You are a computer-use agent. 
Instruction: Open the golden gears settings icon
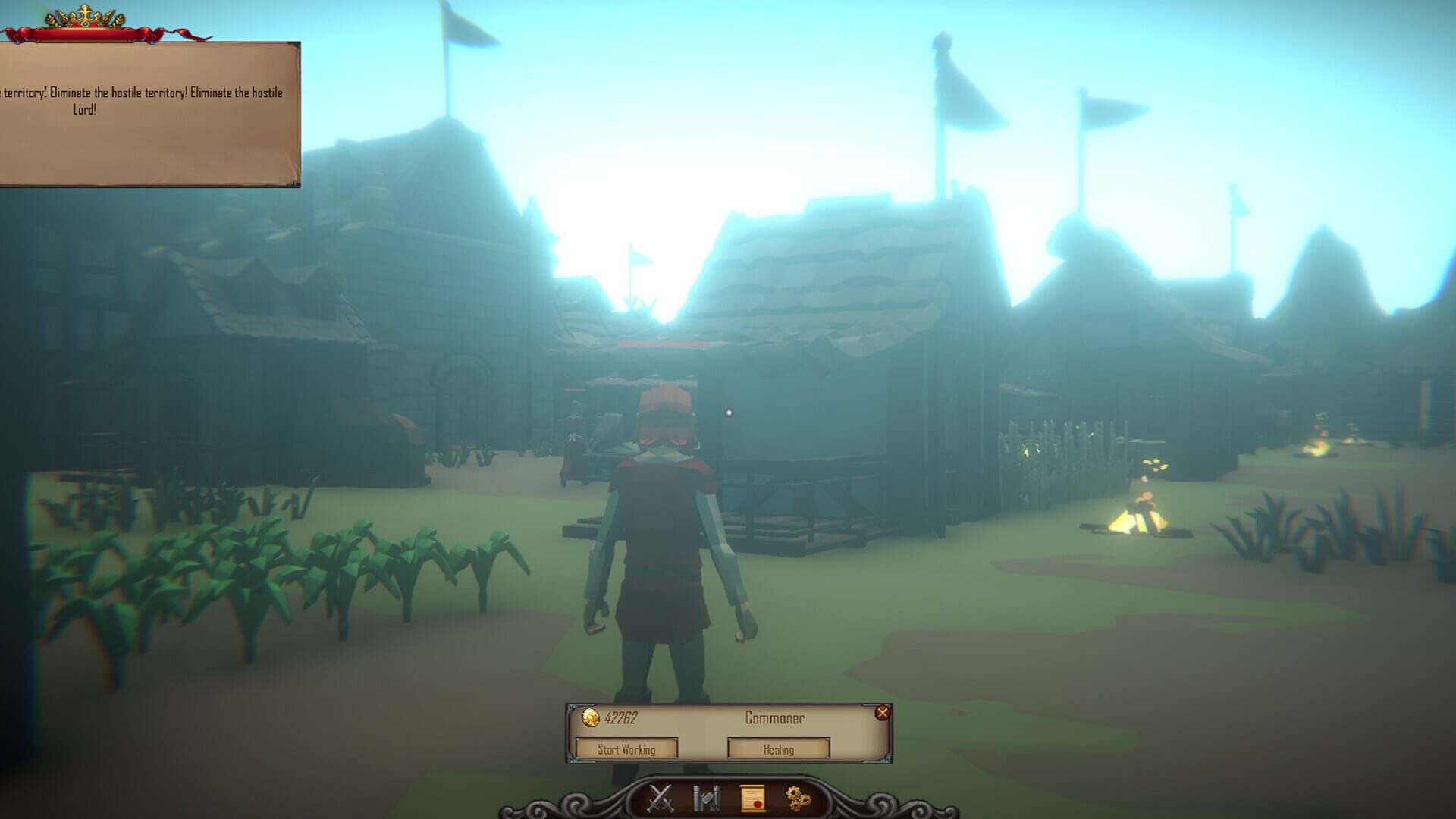(x=799, y=797)
